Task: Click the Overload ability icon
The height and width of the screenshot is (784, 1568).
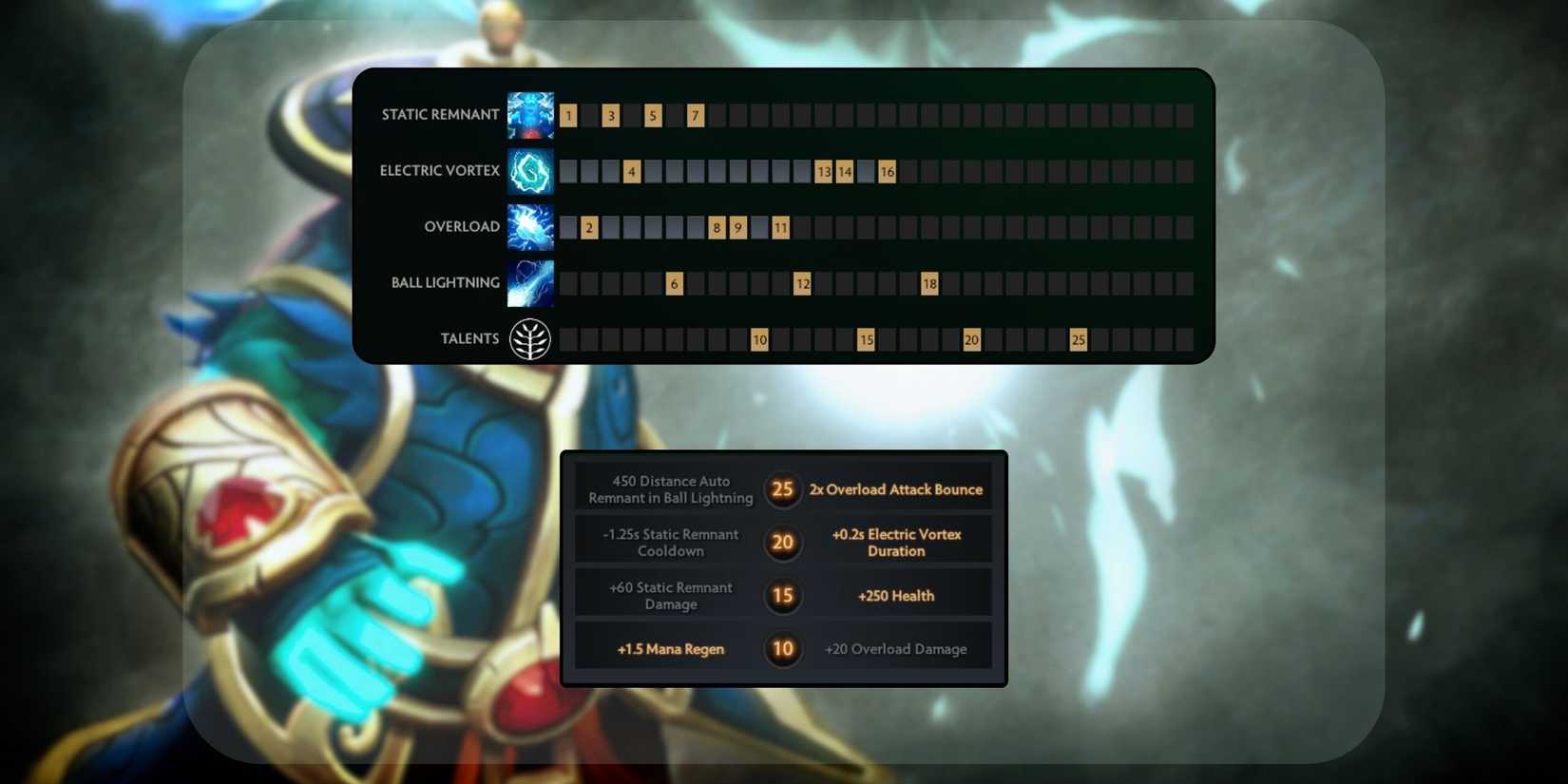Action: pyautogui.click(x=529, y=227)
